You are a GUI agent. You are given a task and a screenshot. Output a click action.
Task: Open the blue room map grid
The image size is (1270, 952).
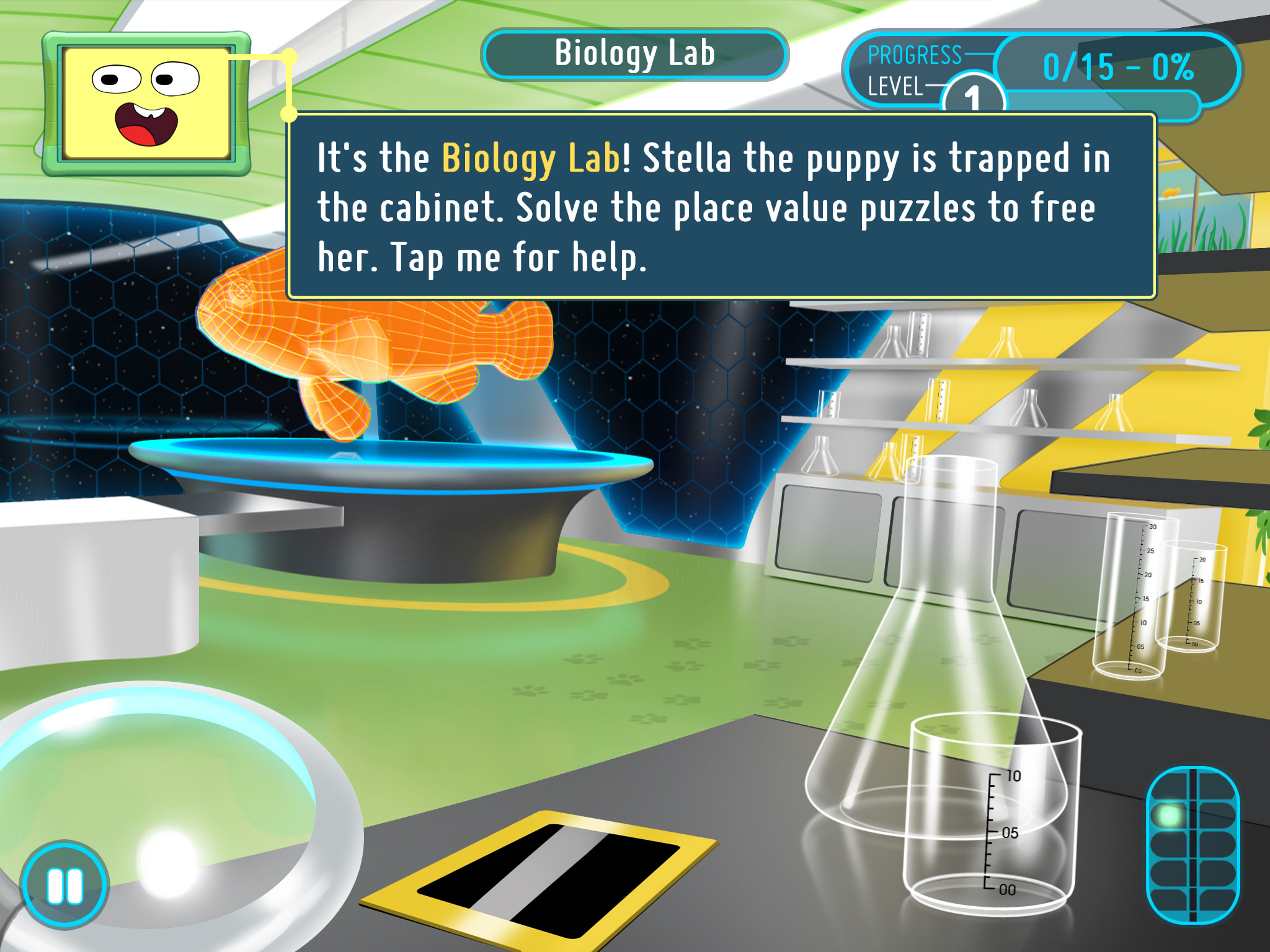[1192, 845]
